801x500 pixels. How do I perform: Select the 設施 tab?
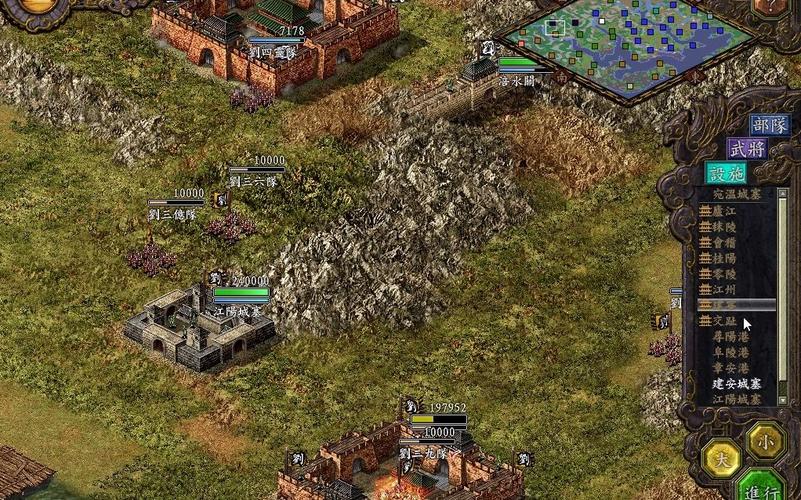(x=726, y=173)
